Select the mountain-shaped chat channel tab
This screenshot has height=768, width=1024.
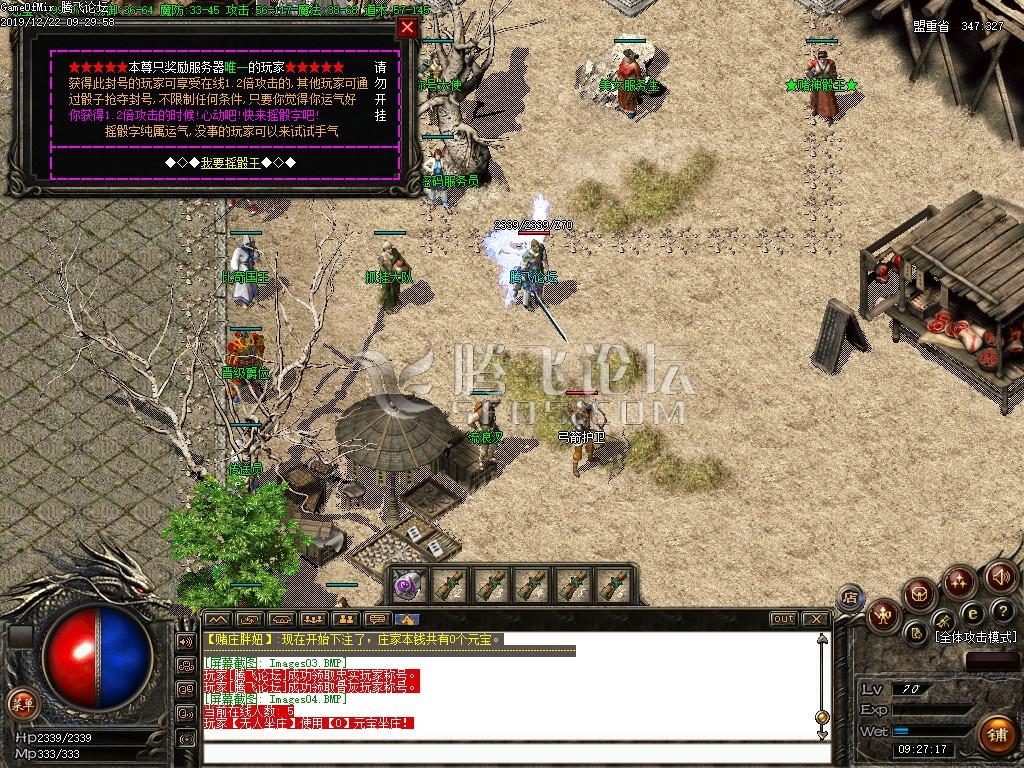click(217, 619)
